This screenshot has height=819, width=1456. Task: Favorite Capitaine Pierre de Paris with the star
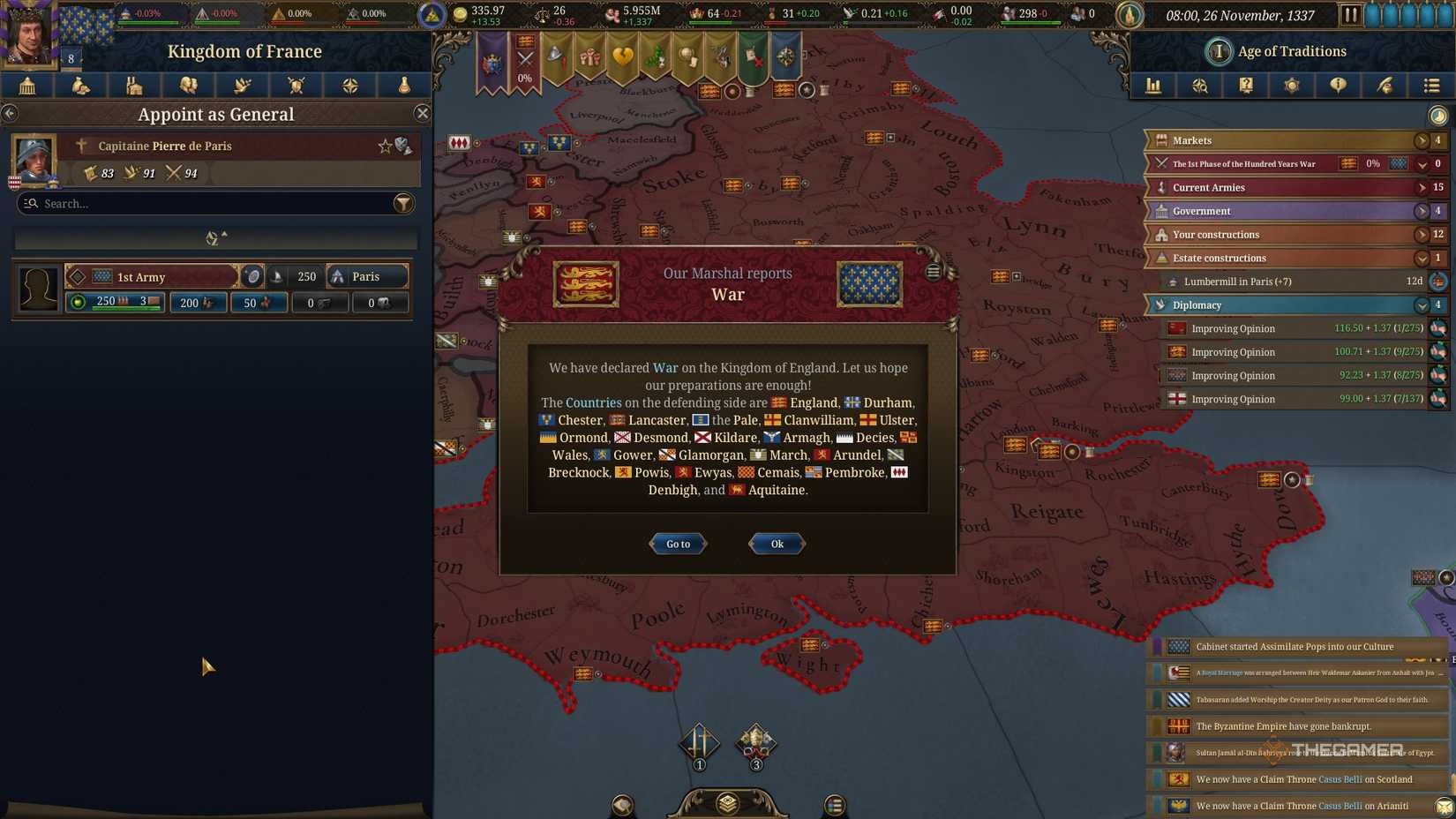386,145
